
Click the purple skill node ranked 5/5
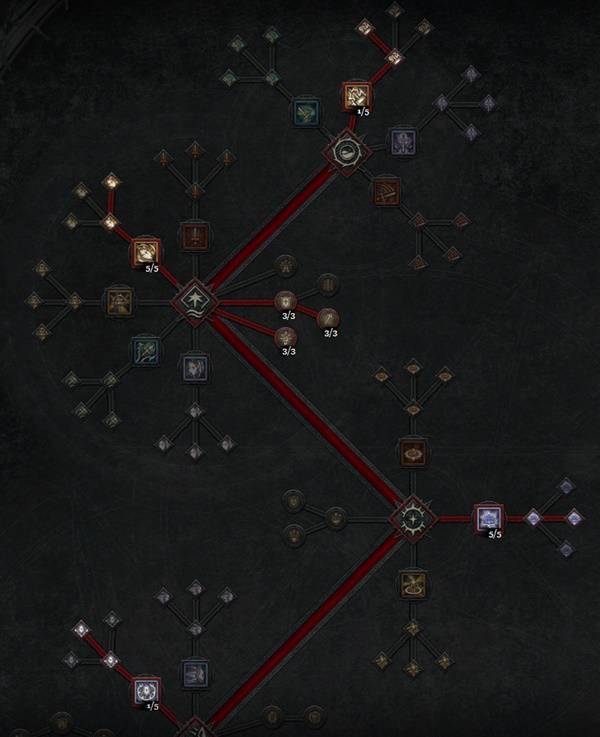click(488, 518)
